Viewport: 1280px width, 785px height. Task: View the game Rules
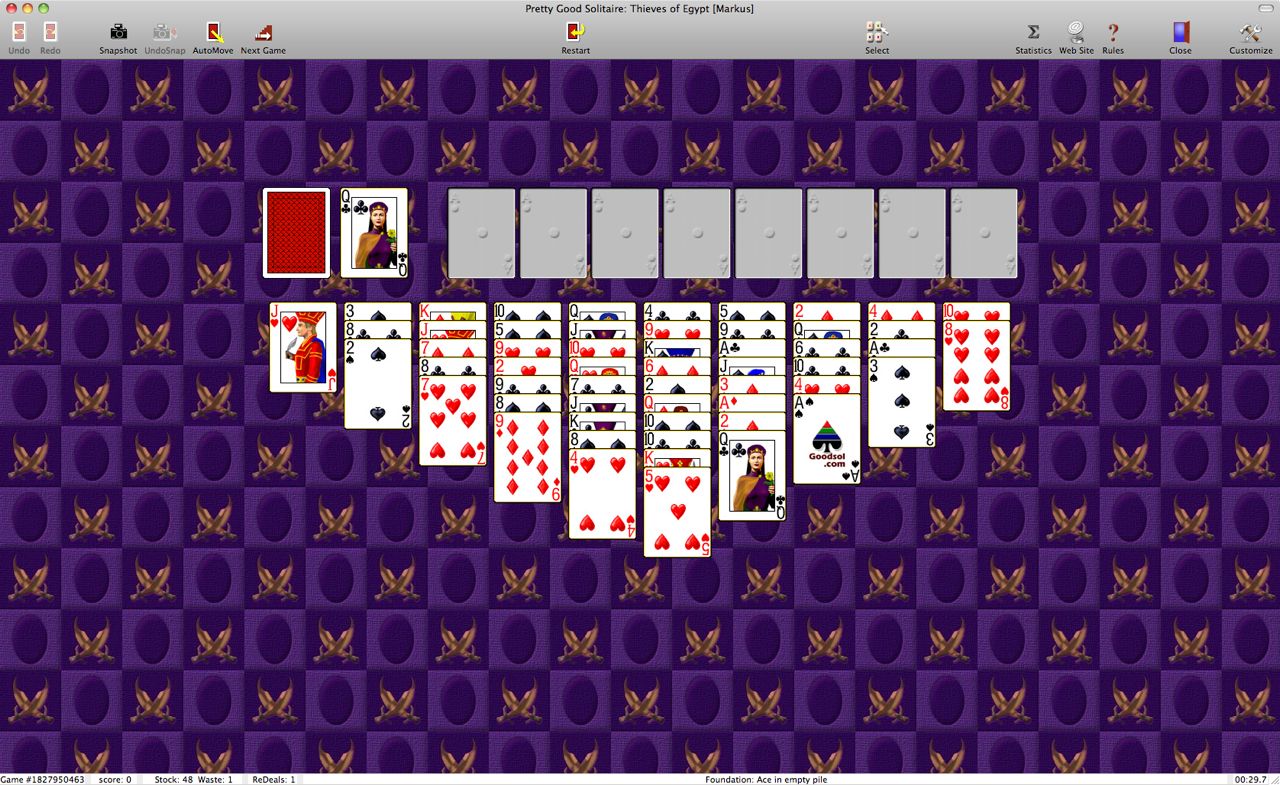coord(1112,38)
